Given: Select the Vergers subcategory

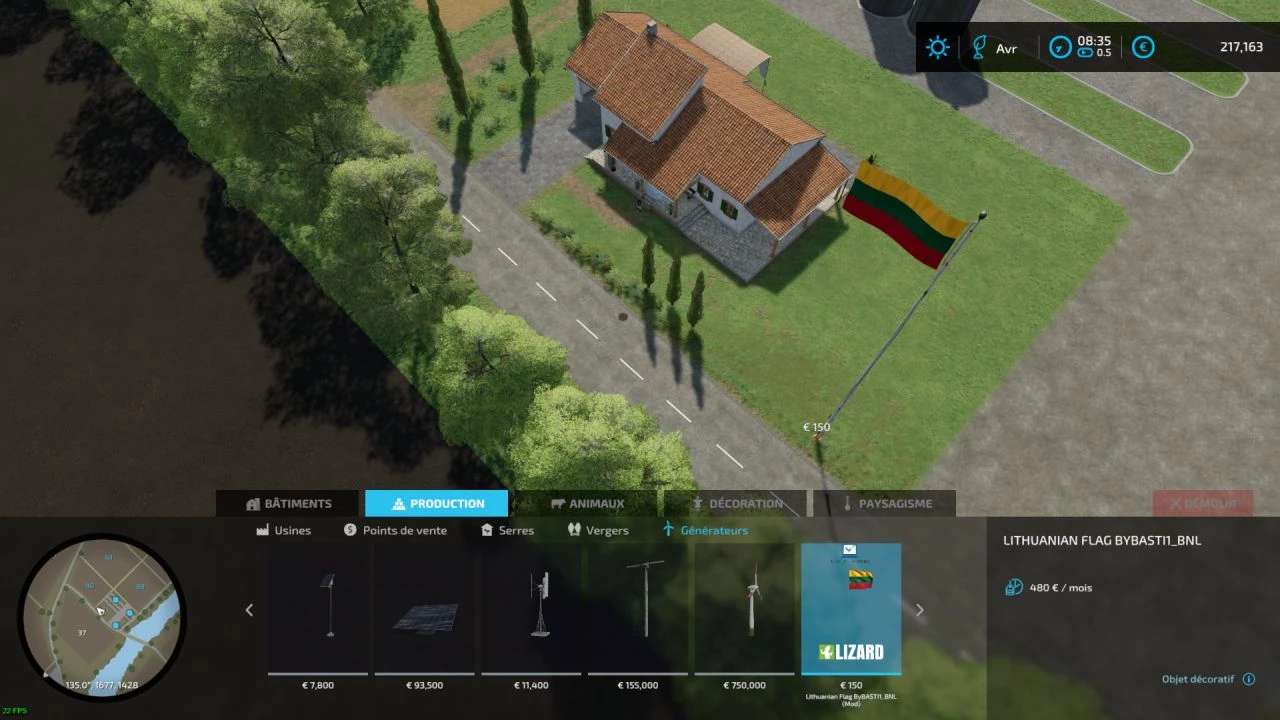Looking at the screenshot, I should point(598,531).
